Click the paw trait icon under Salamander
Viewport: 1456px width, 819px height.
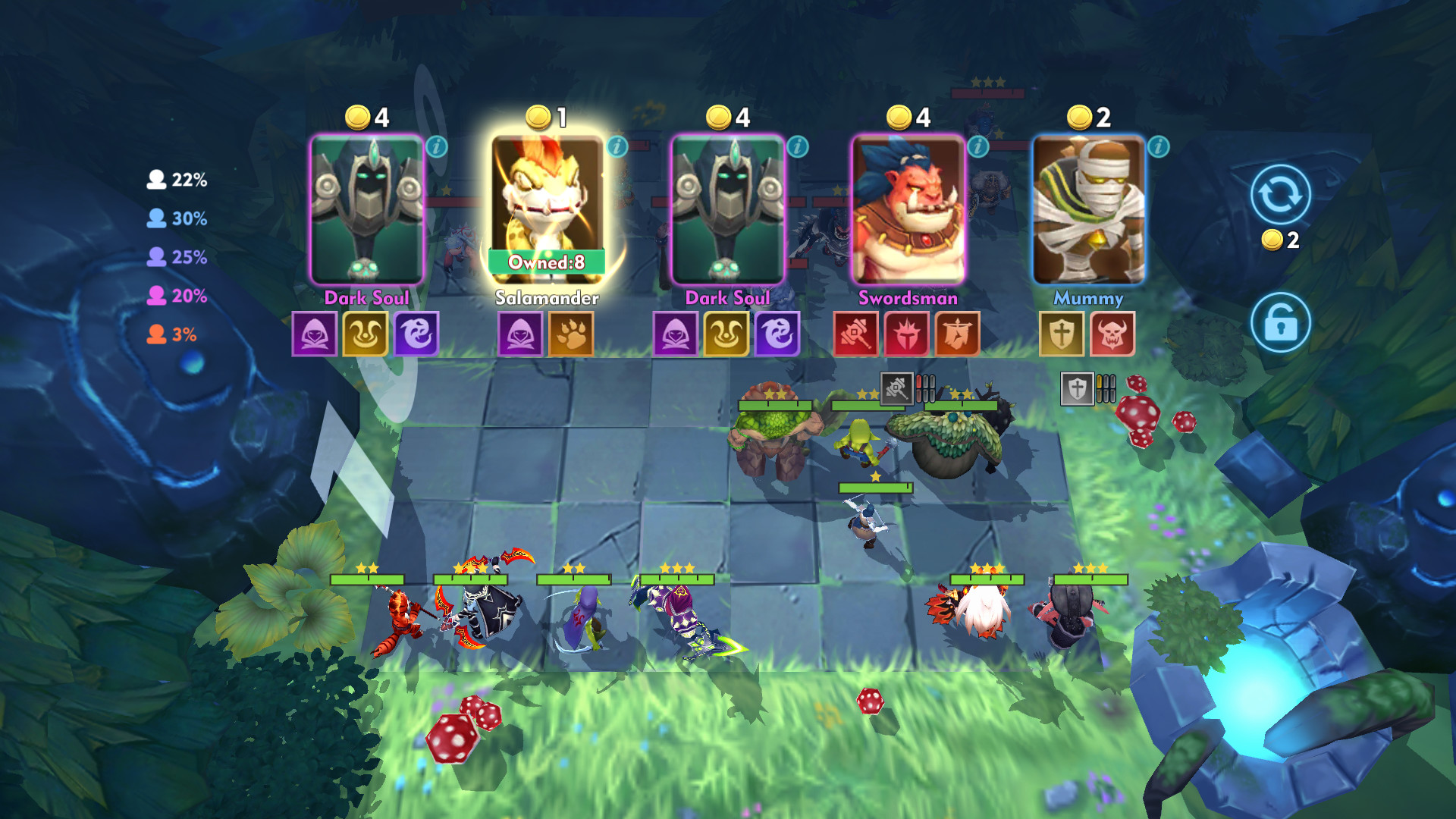570,334
